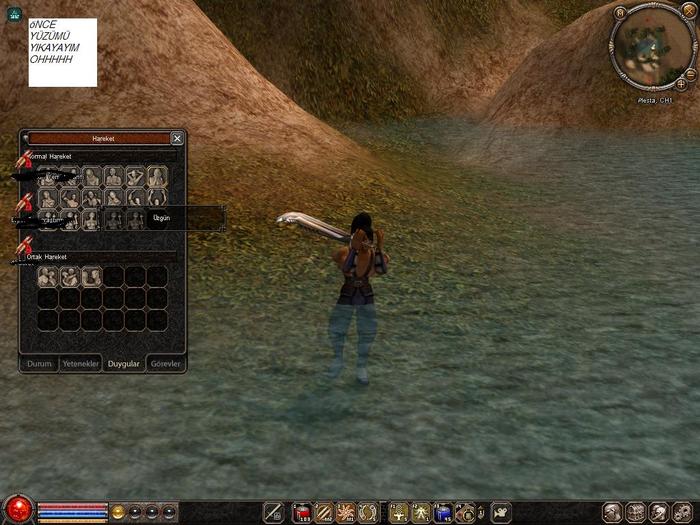Select the Duygular tab
This screenshot has height=525, width=700.
124,364
